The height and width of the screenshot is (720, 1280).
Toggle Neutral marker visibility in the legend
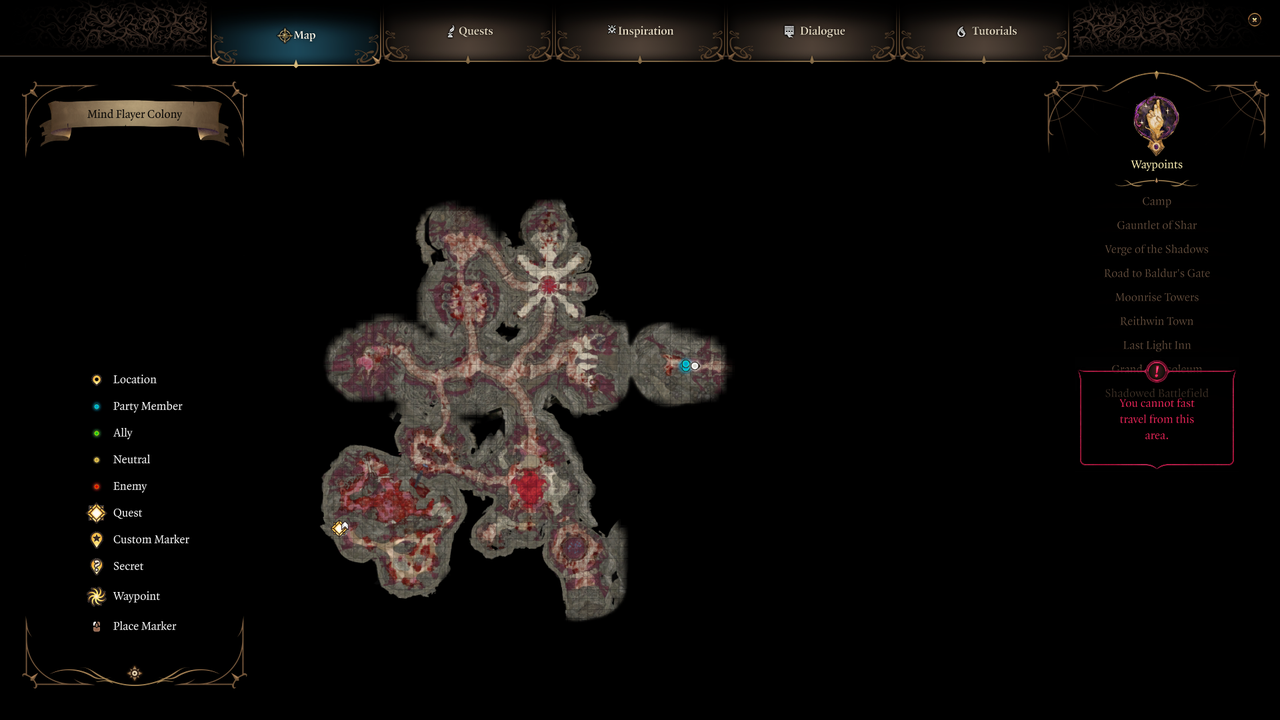tap(96, 459)
